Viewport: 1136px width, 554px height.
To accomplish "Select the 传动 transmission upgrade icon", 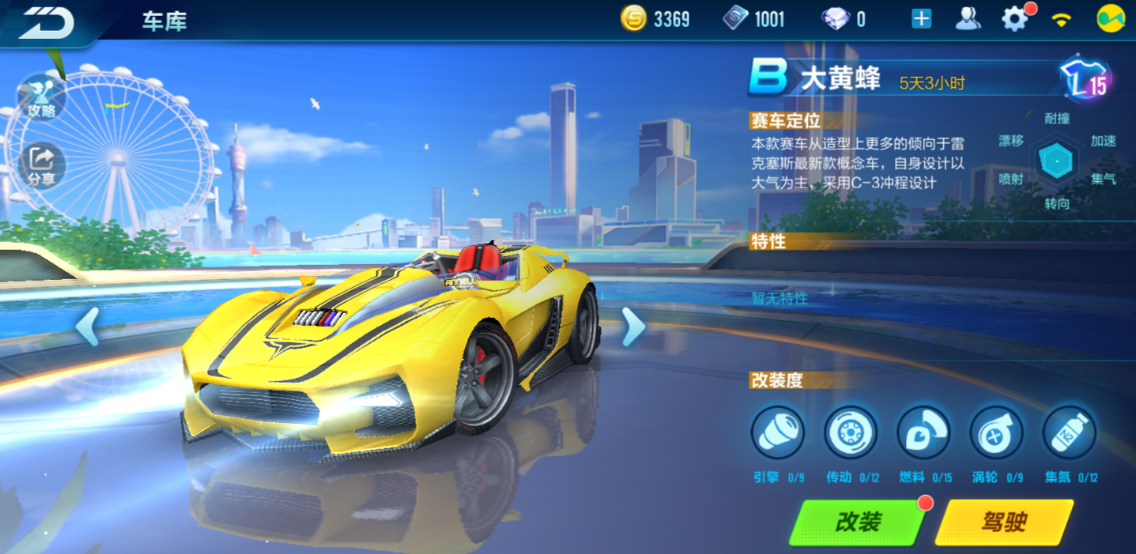I will coord(850,433).
